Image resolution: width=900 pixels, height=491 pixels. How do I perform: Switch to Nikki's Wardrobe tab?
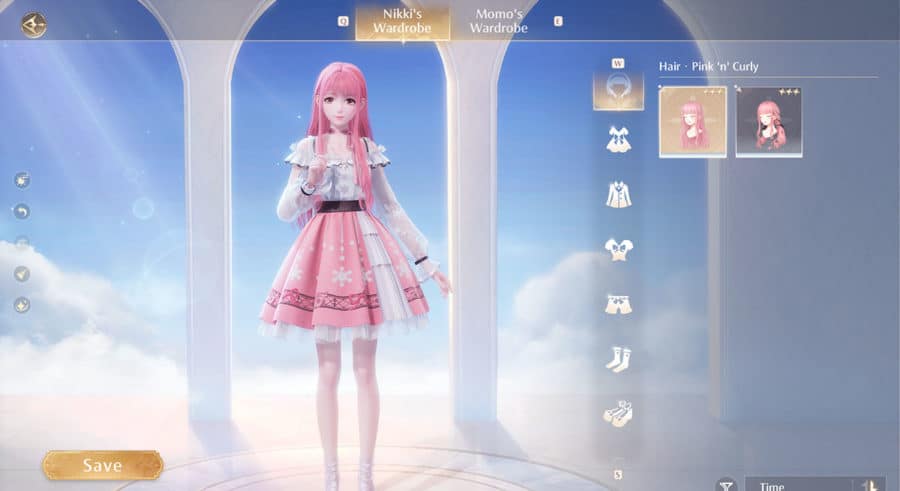point(402,22)
